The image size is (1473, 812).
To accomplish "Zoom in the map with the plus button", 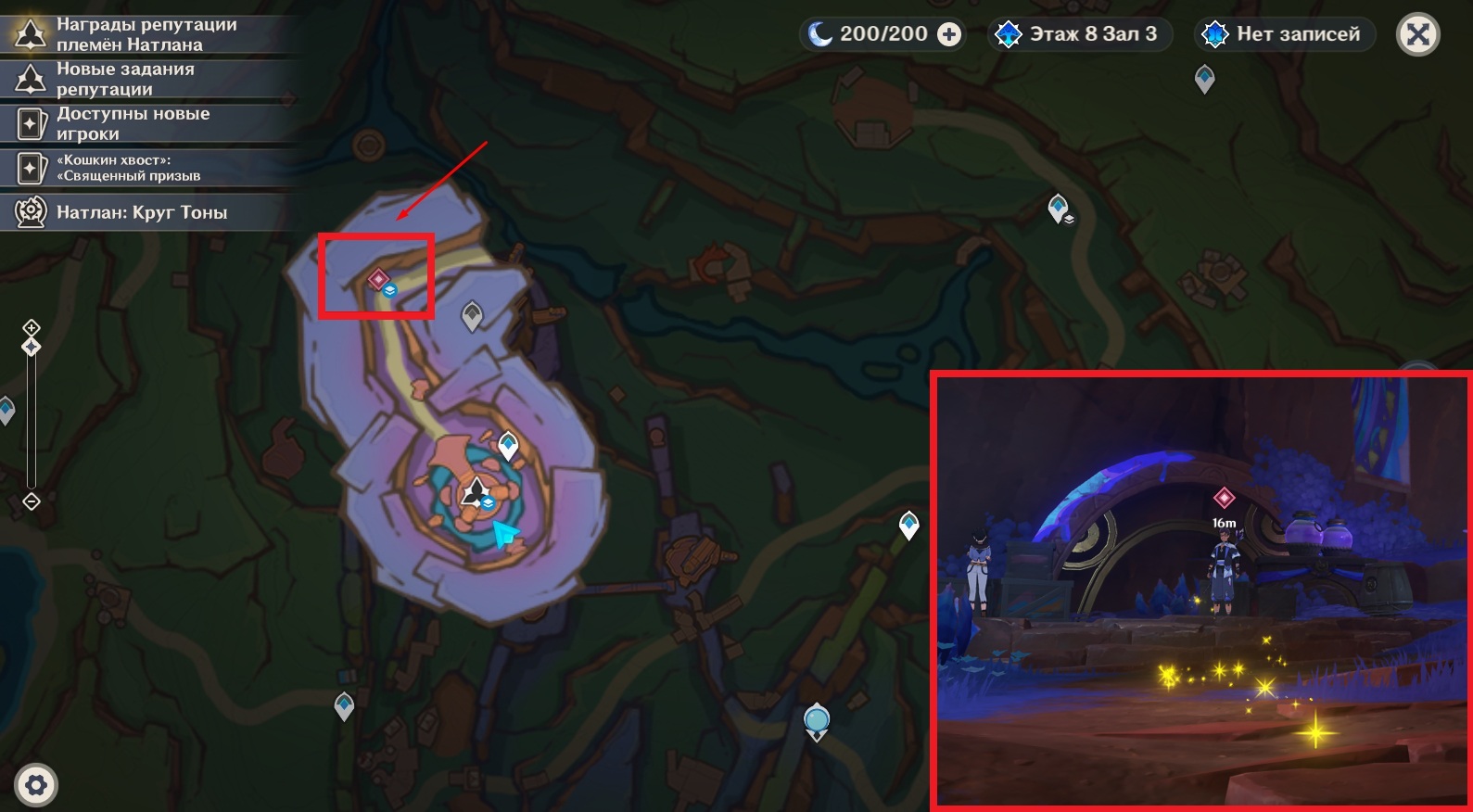I will coord(32,327).
